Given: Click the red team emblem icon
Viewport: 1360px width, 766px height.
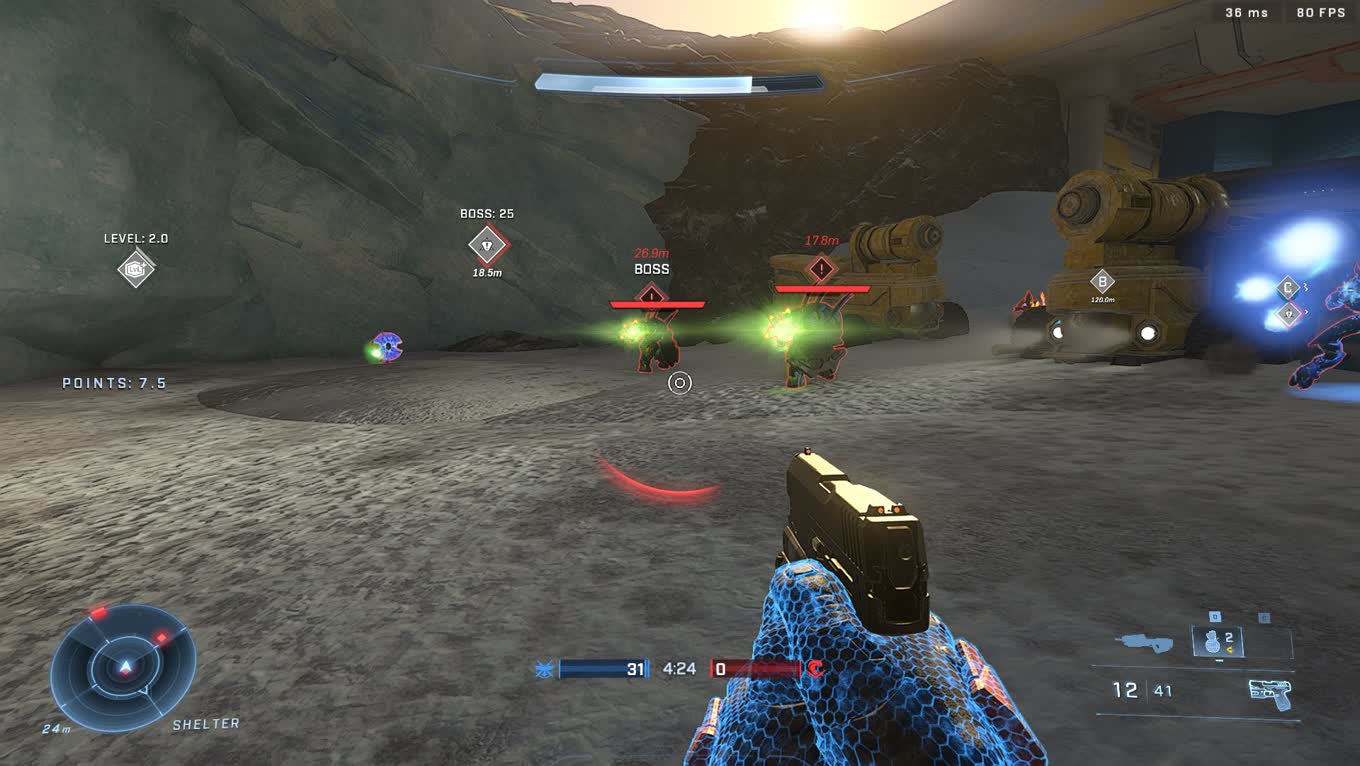Looking at the screenshot, I should pos(817,669).
